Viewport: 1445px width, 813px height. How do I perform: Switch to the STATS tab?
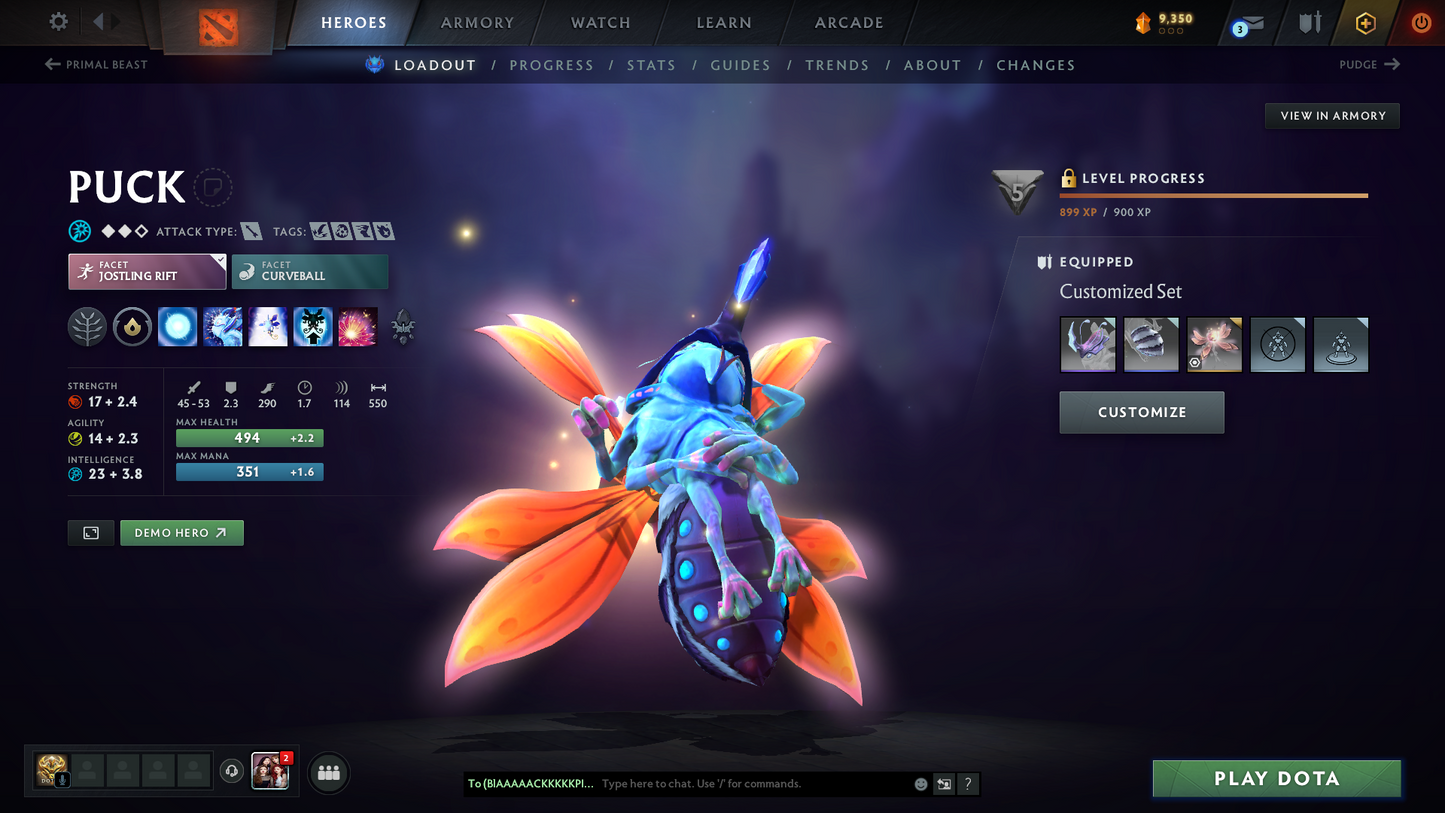click(651, 65)
